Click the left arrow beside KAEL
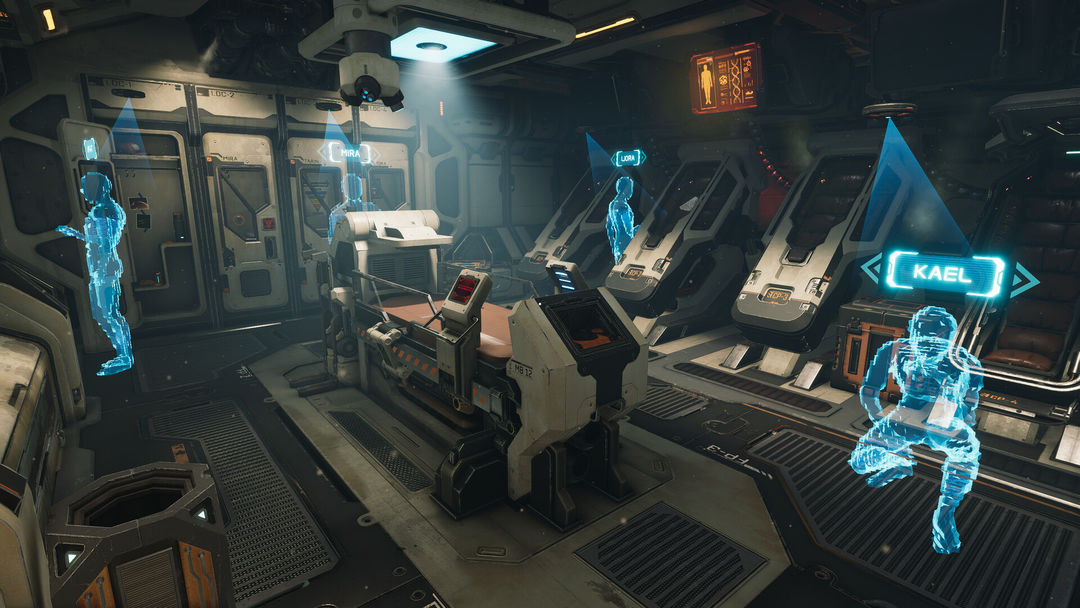Viewport: 1080px width, 608px height. (872, 271)
